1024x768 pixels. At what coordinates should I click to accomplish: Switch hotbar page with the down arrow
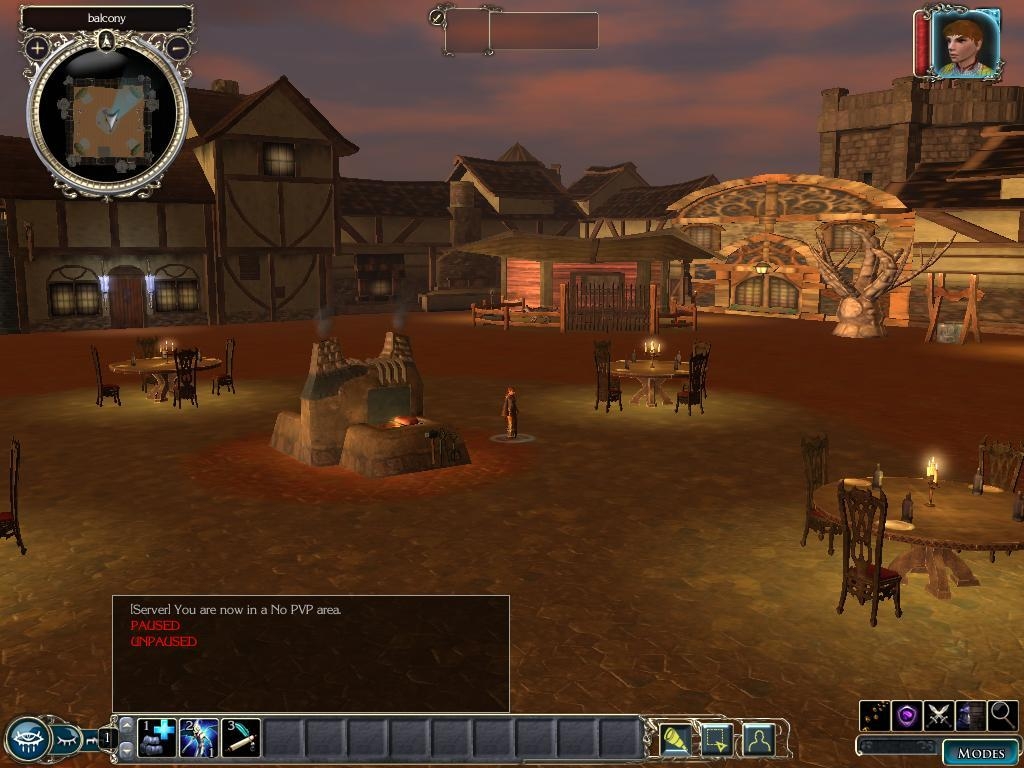coord(126,750)
